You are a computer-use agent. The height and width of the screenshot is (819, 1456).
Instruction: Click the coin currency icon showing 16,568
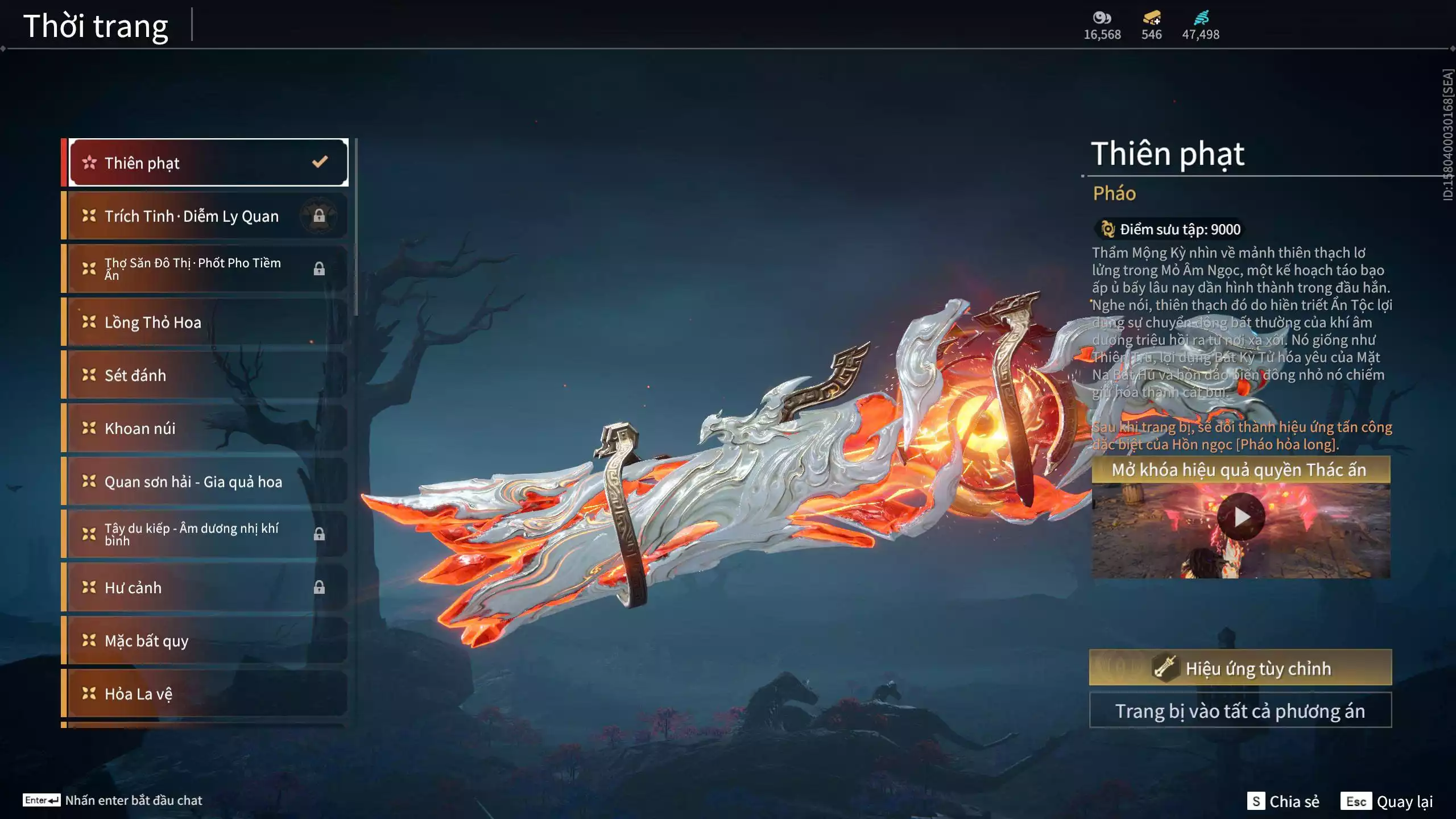(1101, 19)
